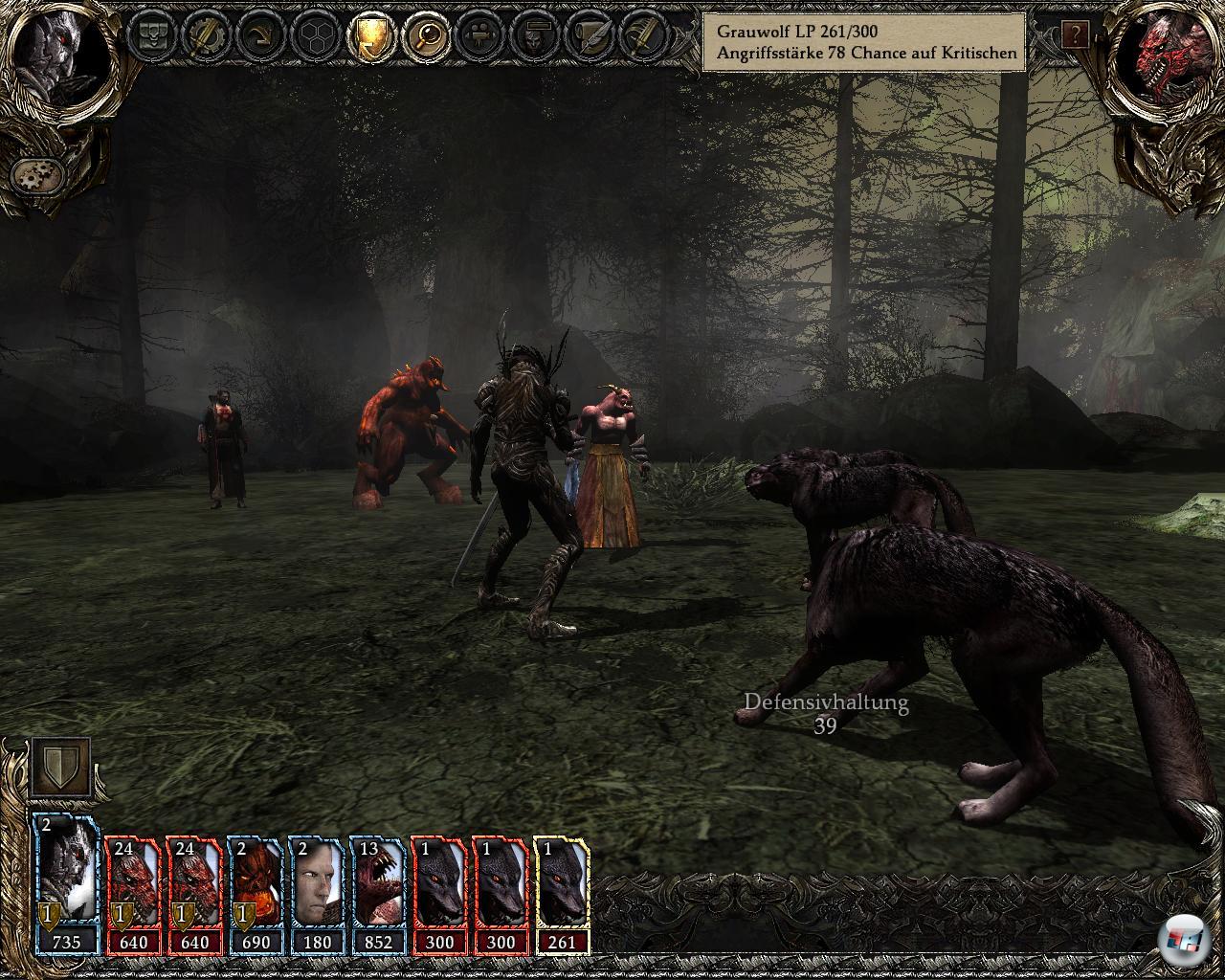1225x980 pixels.
Task: Select the silver-haired hero card with 735
Action: pos(66,884)
